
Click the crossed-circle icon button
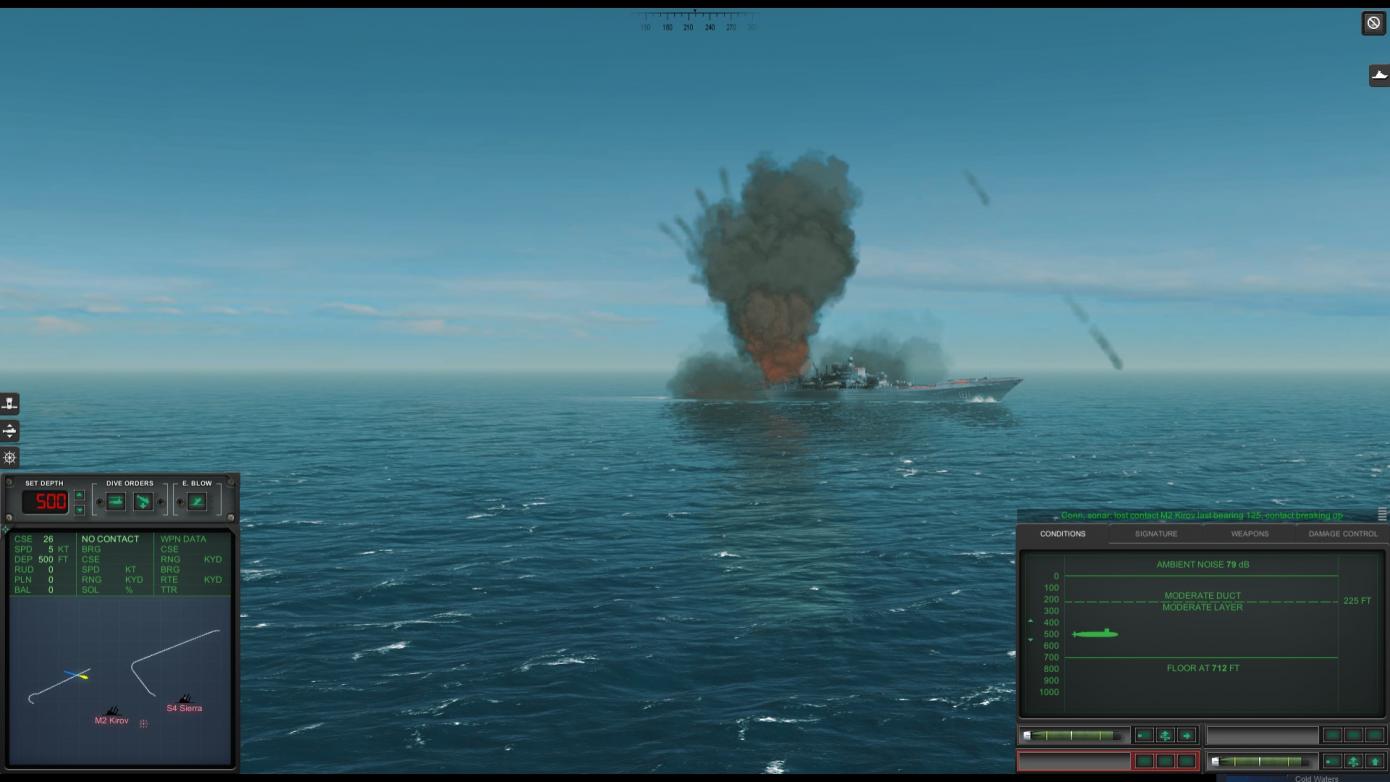pyautogui.click(x=1374, y=23)
